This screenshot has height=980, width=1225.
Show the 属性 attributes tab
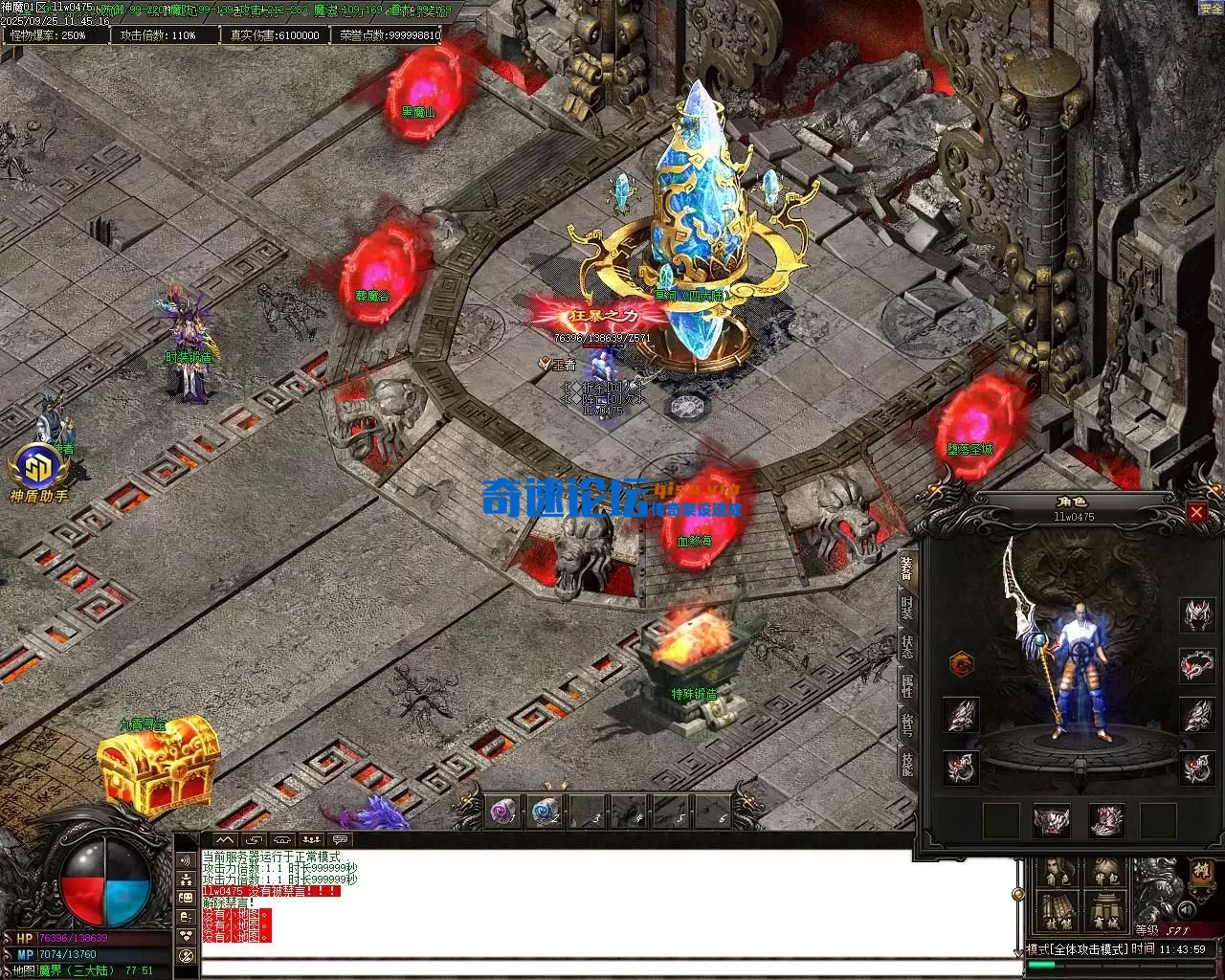pos(906,685)
